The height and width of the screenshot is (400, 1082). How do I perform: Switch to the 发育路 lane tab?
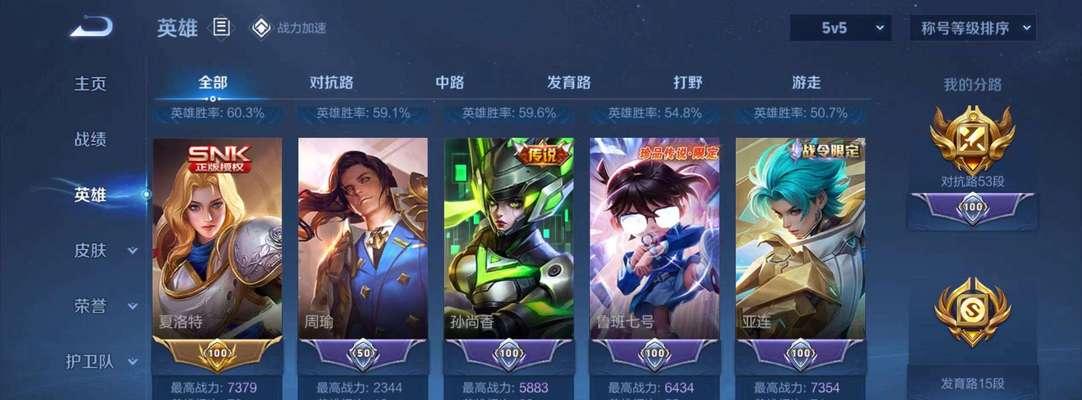click(x=569, y=83)
